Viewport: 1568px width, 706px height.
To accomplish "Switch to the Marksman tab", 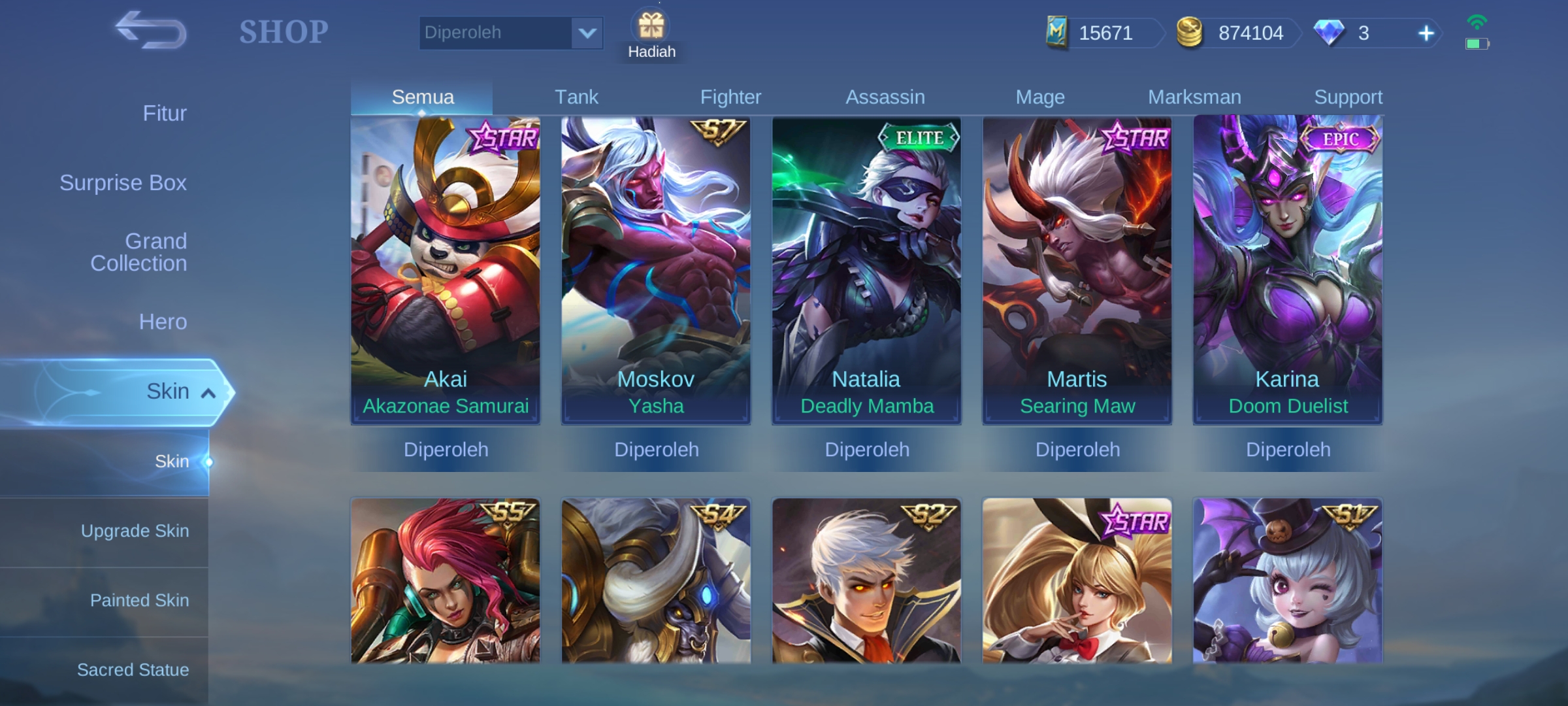I will 1194,95.
